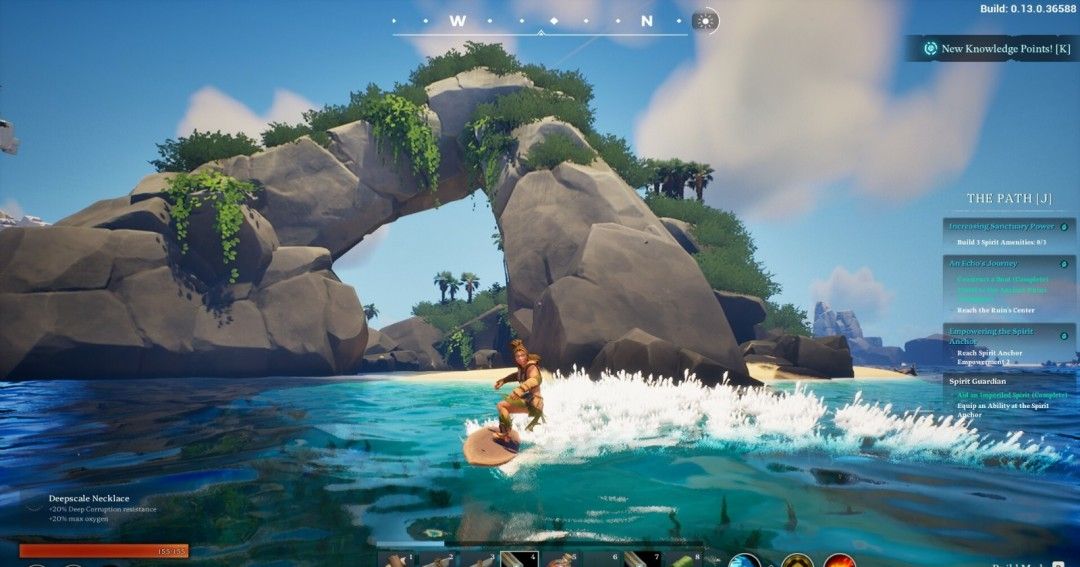Select the green item in hotbar slot 8

point(683,559)
